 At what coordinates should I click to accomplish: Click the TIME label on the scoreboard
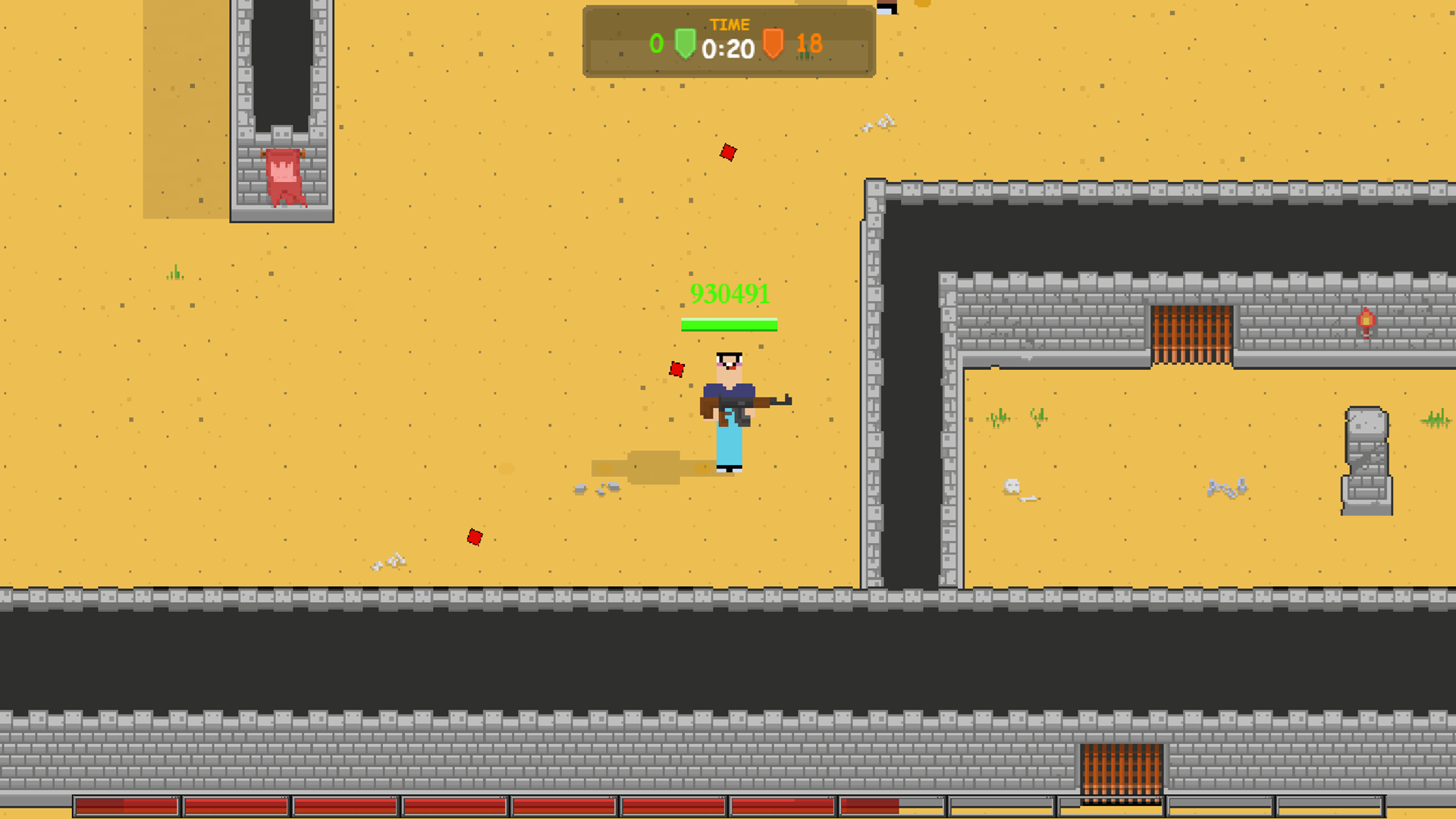(730, 24)
